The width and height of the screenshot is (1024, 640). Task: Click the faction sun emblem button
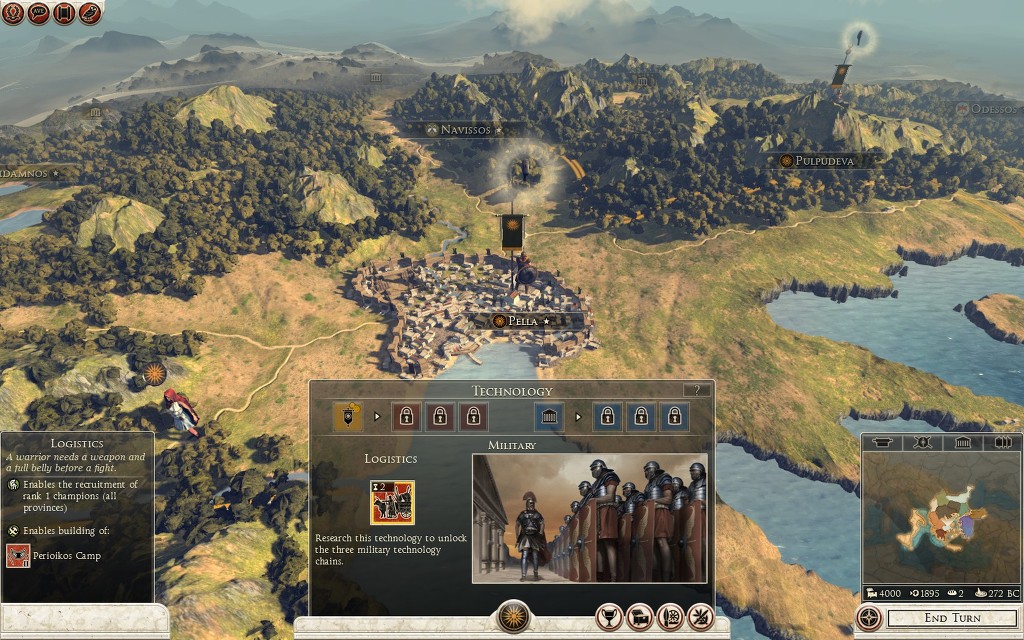[x=512, y=616]
